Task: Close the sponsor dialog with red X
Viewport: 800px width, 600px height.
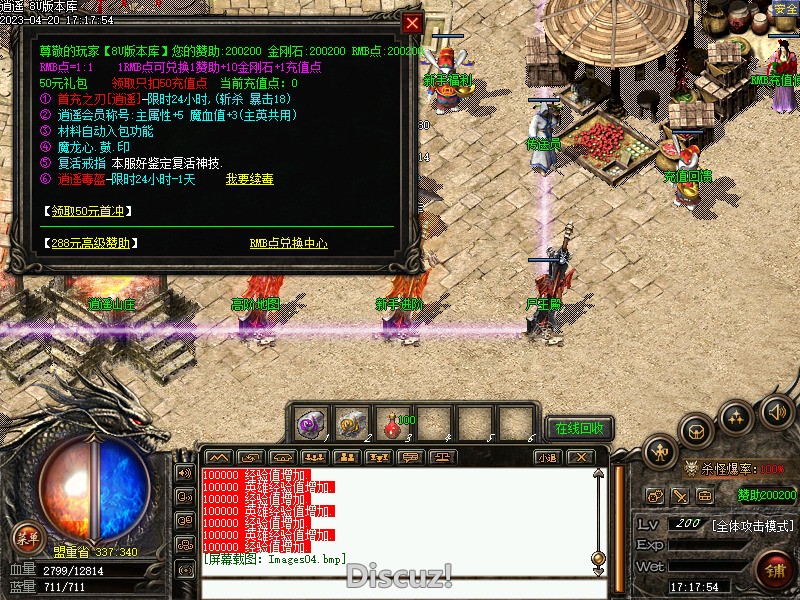Action: tap(412, 23)
